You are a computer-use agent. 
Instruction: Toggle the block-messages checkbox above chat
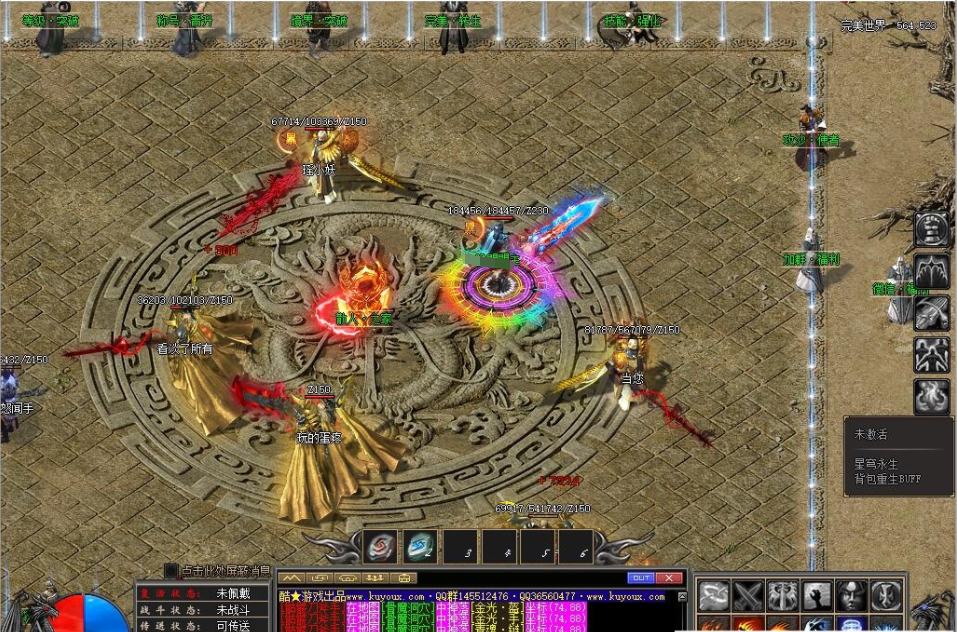pyautogui.click(x=172, y=571)
